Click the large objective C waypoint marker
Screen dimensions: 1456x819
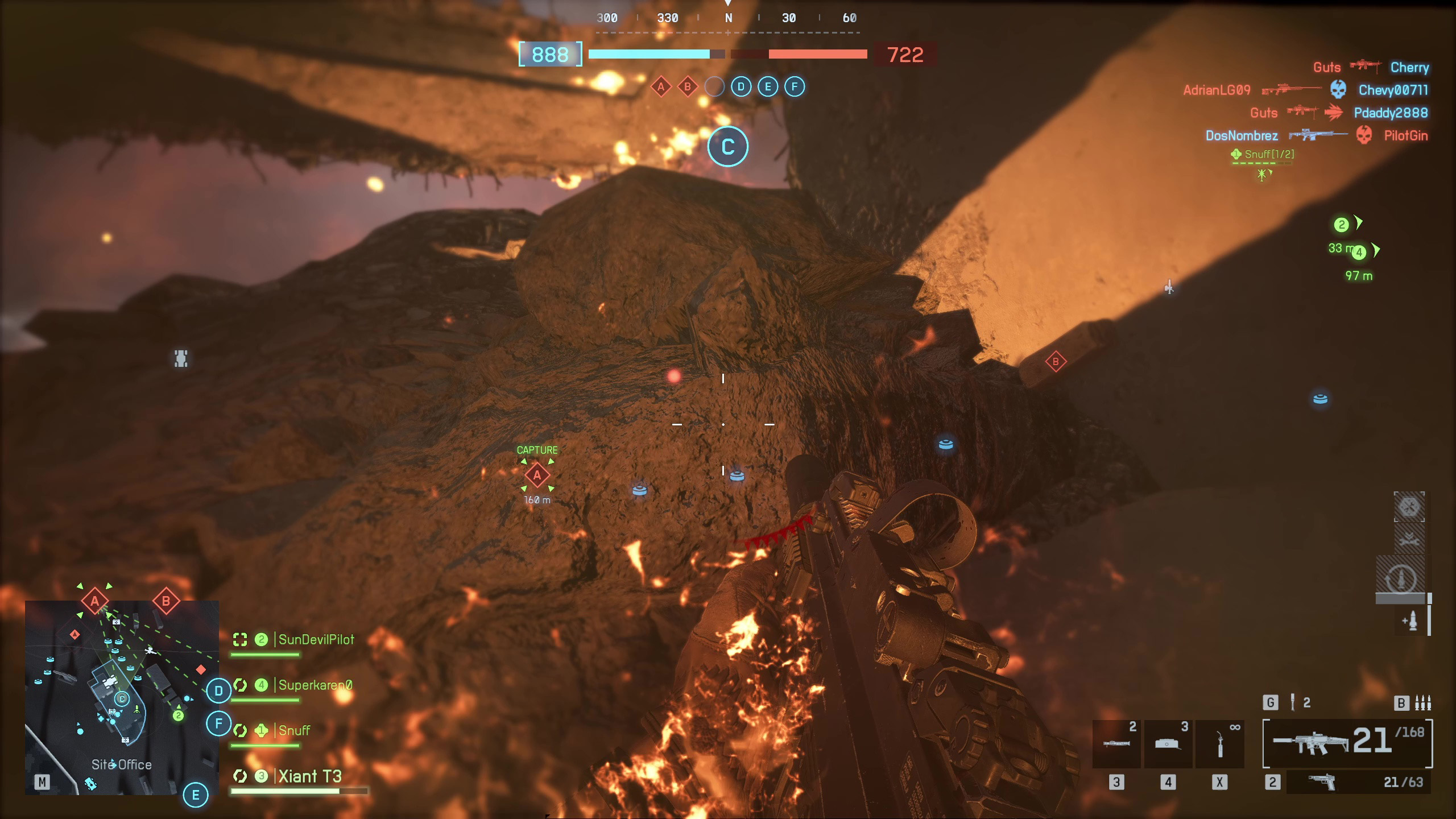(x=727, y=147)
